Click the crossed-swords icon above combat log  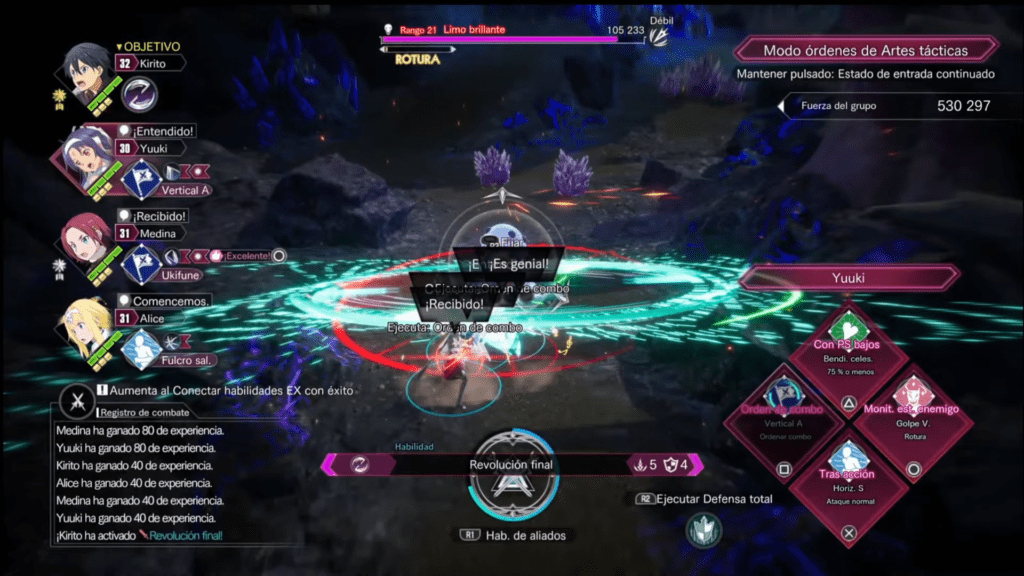[77, 400]
